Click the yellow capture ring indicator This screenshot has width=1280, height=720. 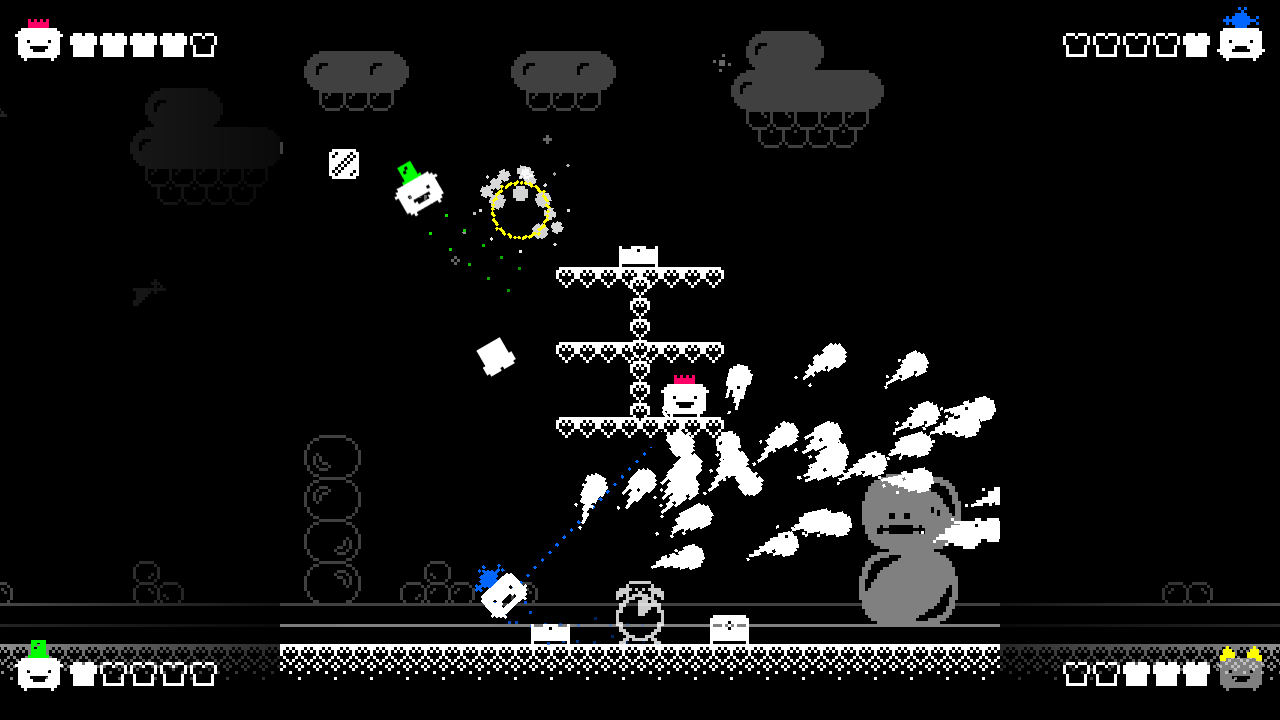pos(520,208)
